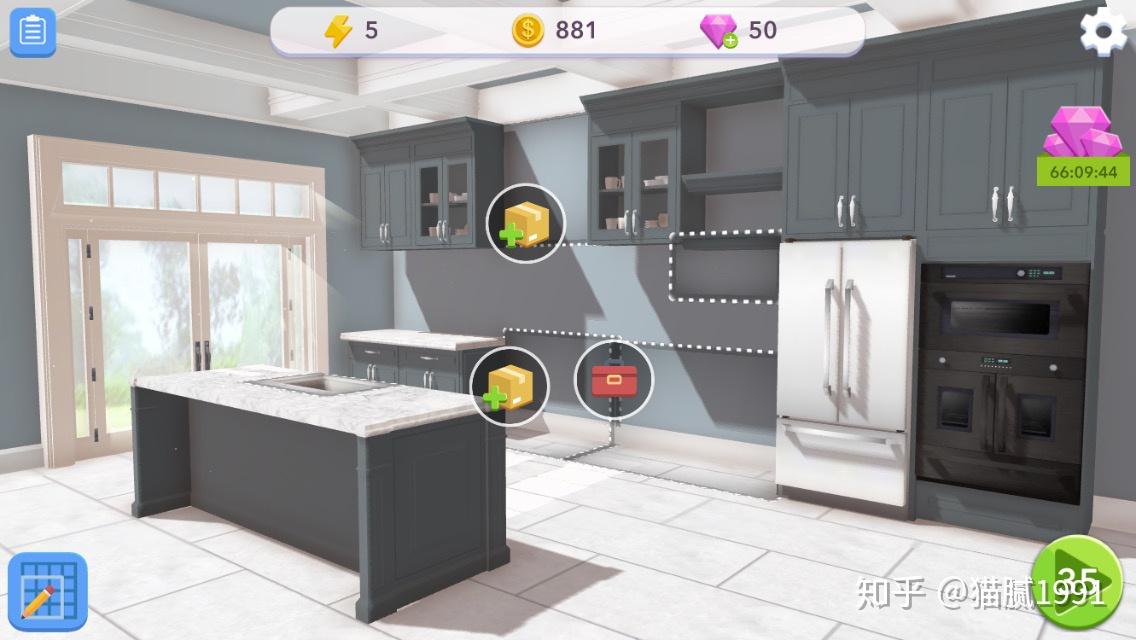
Task: Tap the lightning bolt energy icon
Action: 338,31
